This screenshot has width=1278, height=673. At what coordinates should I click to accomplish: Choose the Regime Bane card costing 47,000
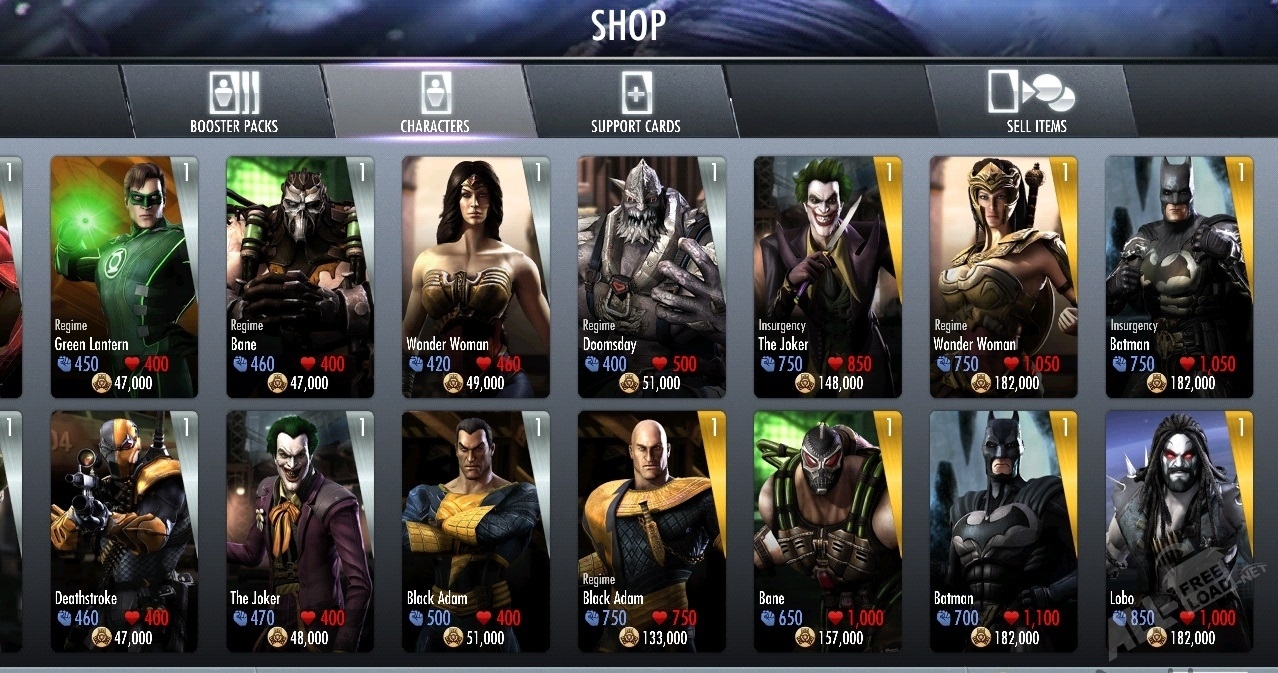(x=300, y=275)
